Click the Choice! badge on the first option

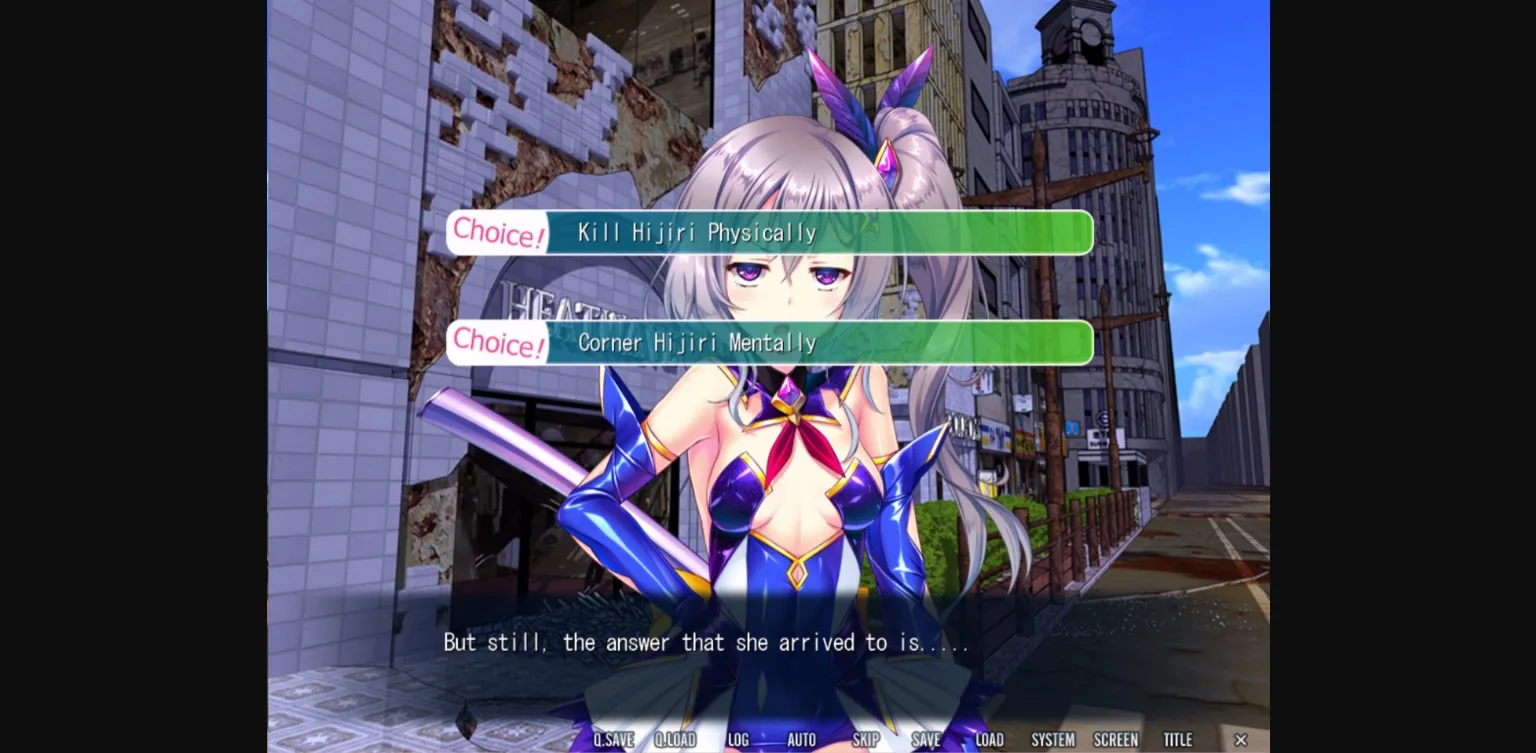[x=497, y=232]
